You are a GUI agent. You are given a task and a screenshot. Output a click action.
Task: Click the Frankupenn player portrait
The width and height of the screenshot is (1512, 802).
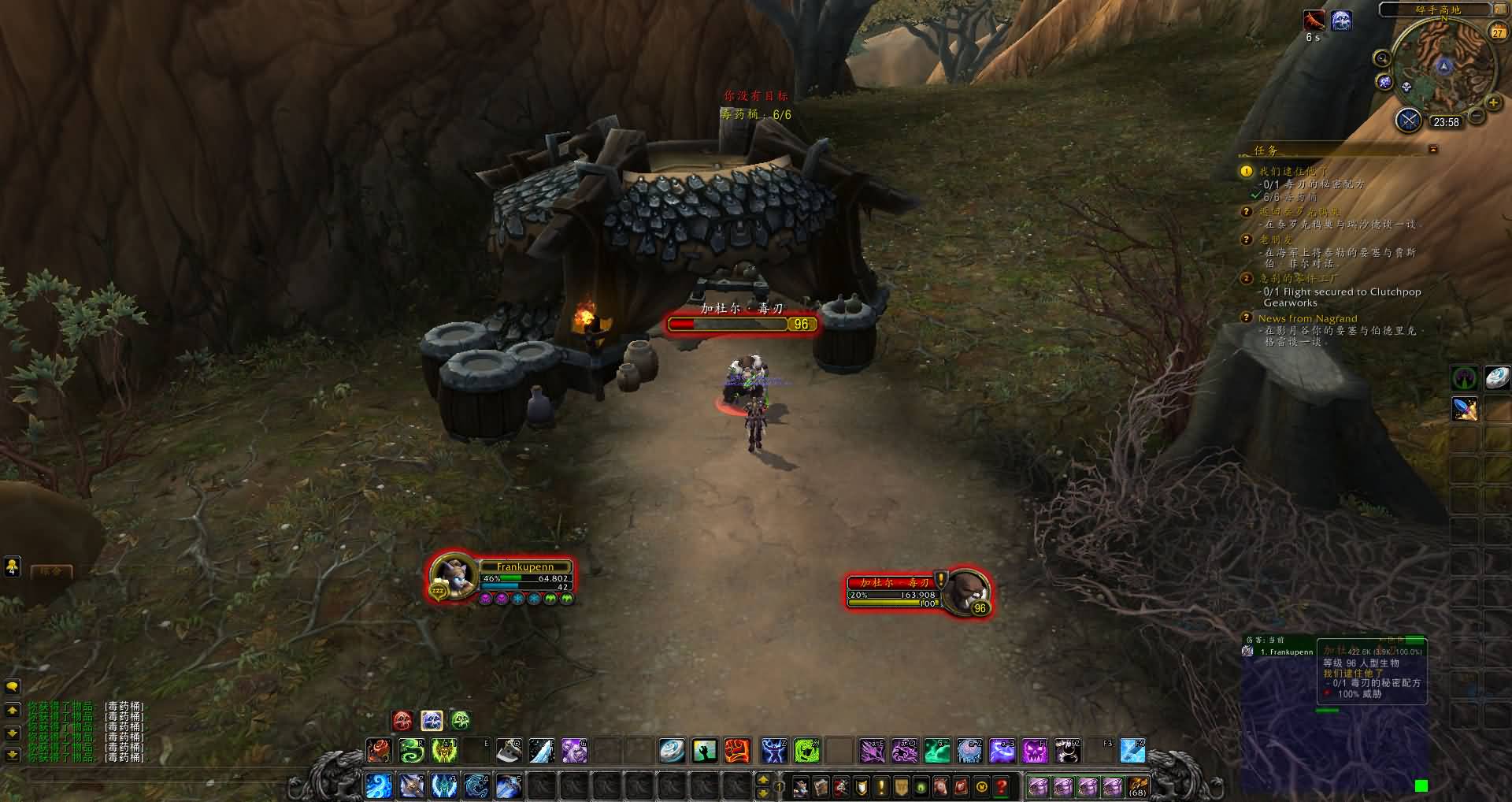click(x=454, y=576)
